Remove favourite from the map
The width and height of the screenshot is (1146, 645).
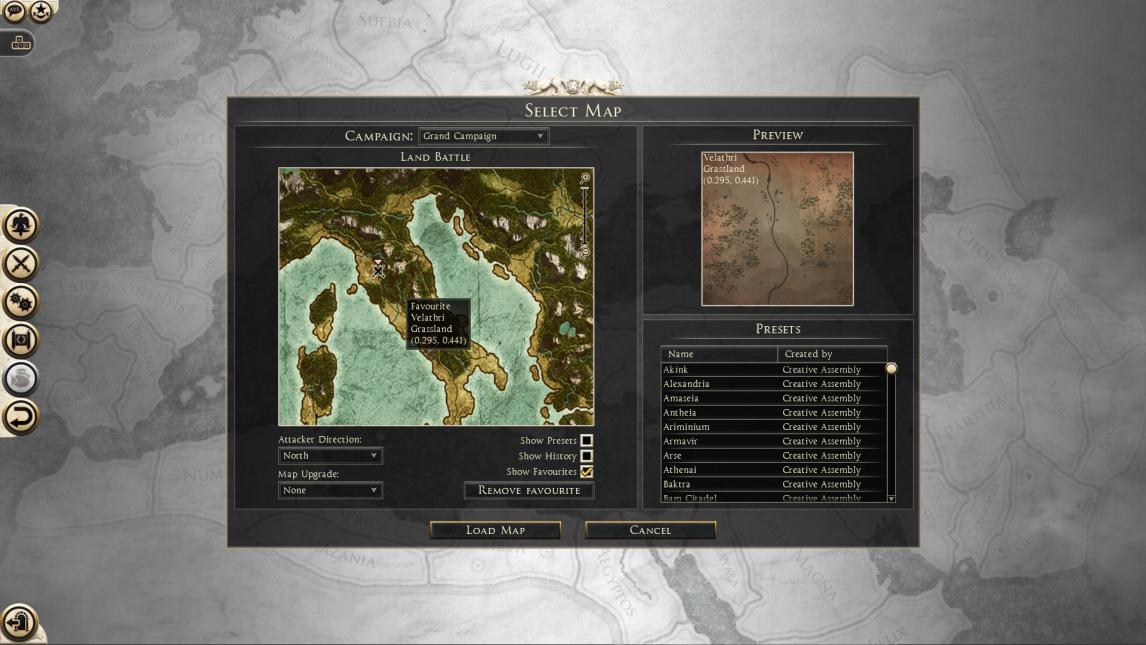[529, 490]
